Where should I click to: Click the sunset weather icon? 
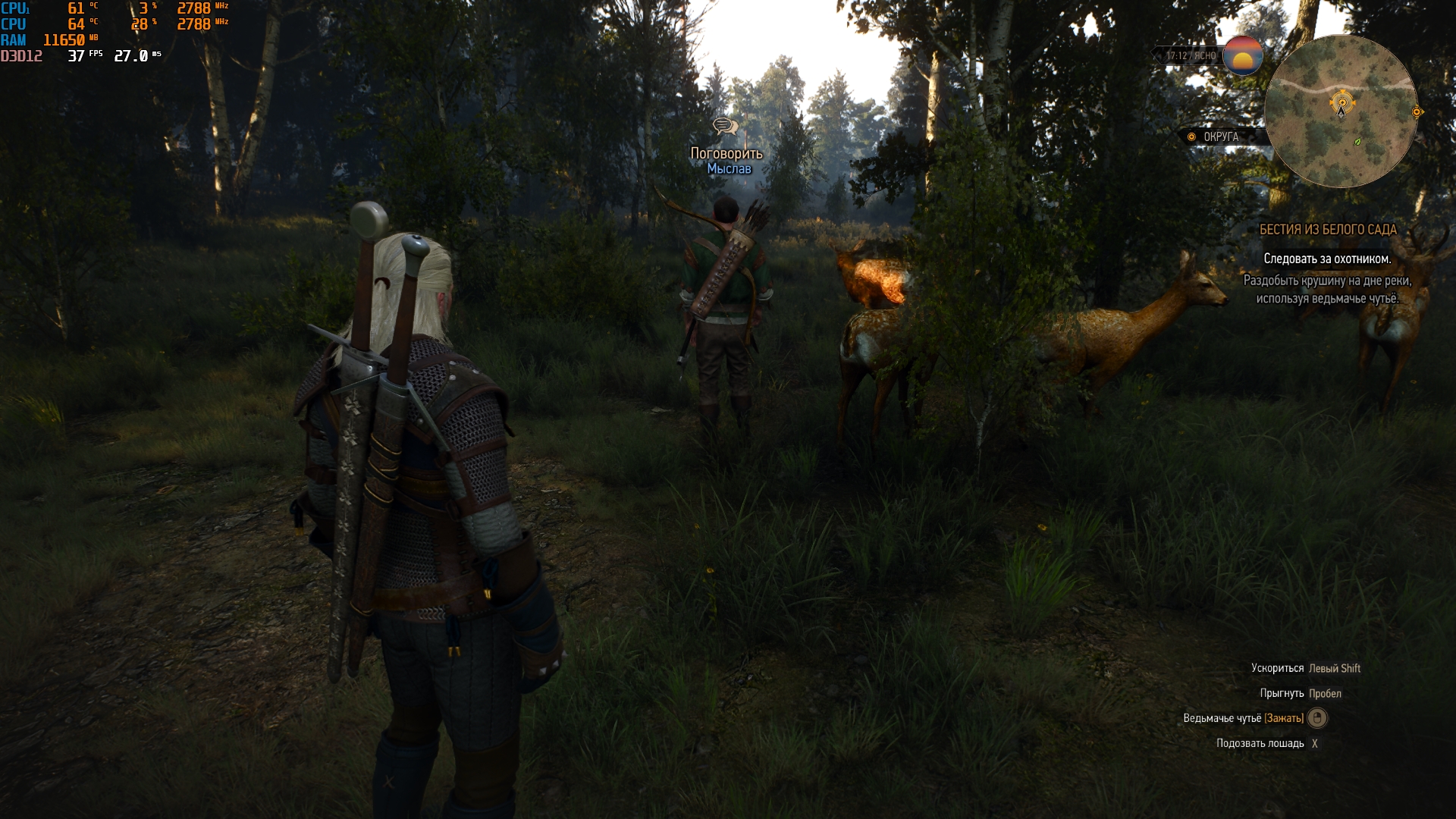(1242, 55)
